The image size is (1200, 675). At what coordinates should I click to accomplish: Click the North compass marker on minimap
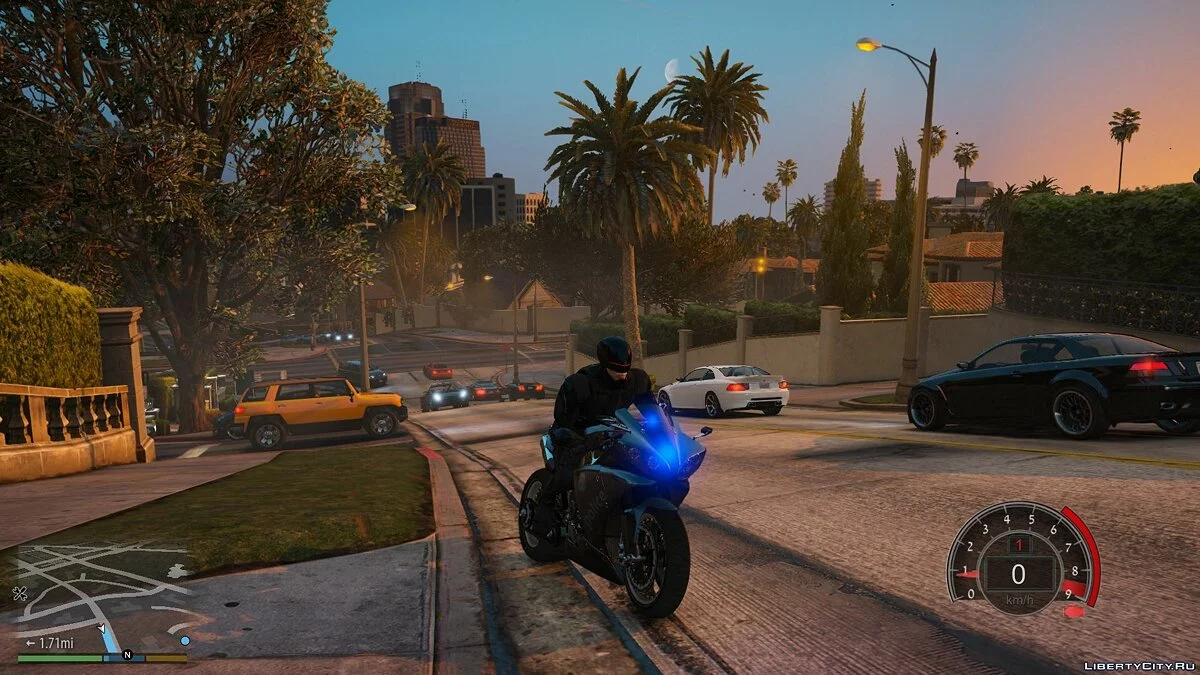point(127,656)
